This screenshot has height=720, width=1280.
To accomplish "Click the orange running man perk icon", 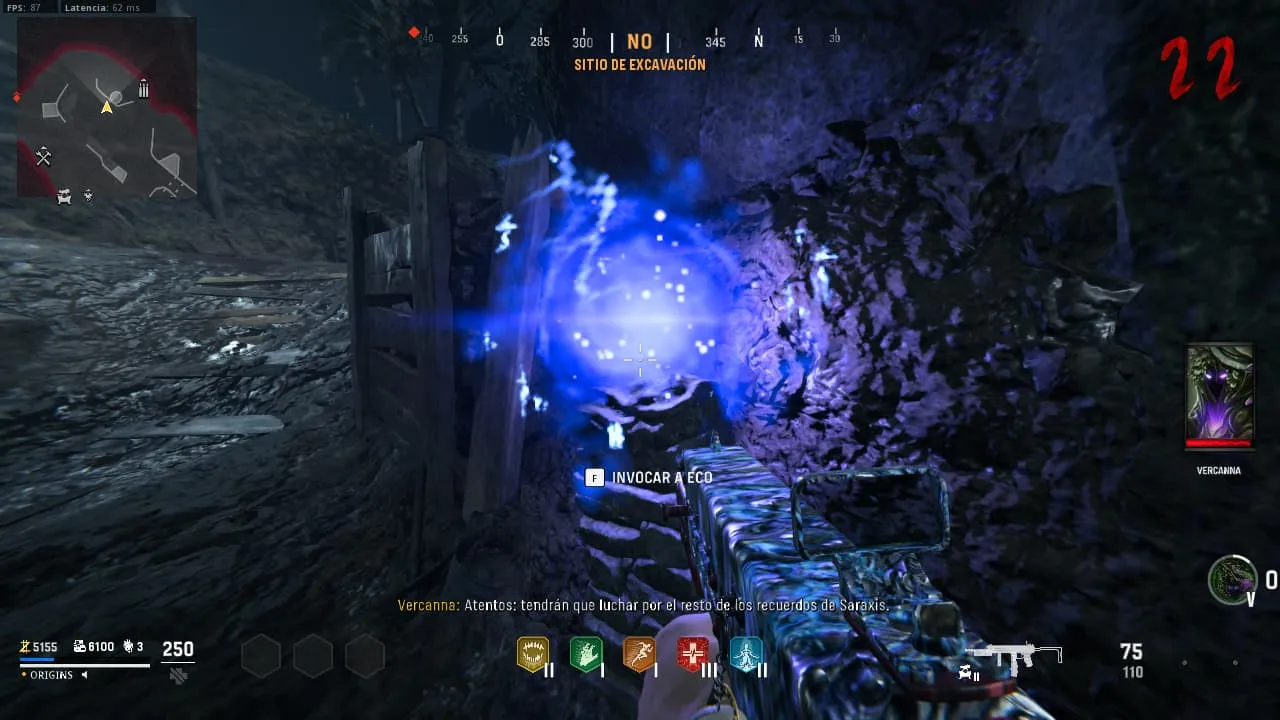I will [639, 654].
